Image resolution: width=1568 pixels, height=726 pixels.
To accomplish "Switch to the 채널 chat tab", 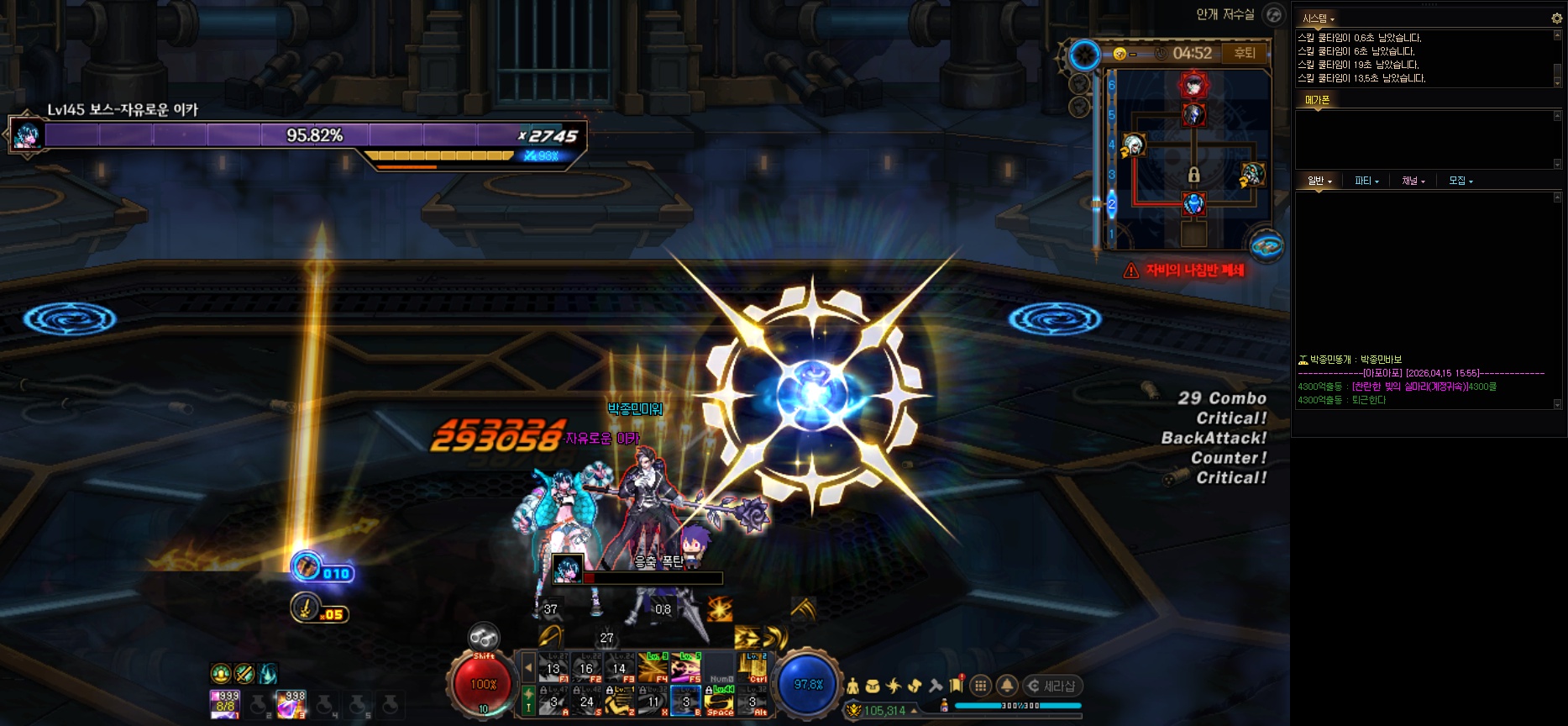I will point(1413,181).
